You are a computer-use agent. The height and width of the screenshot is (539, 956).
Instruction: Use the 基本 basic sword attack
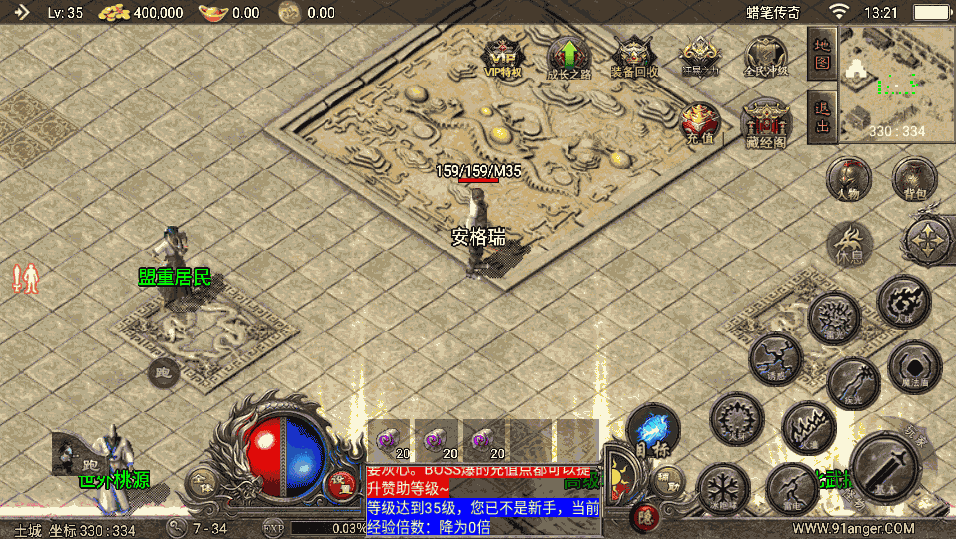884,468
